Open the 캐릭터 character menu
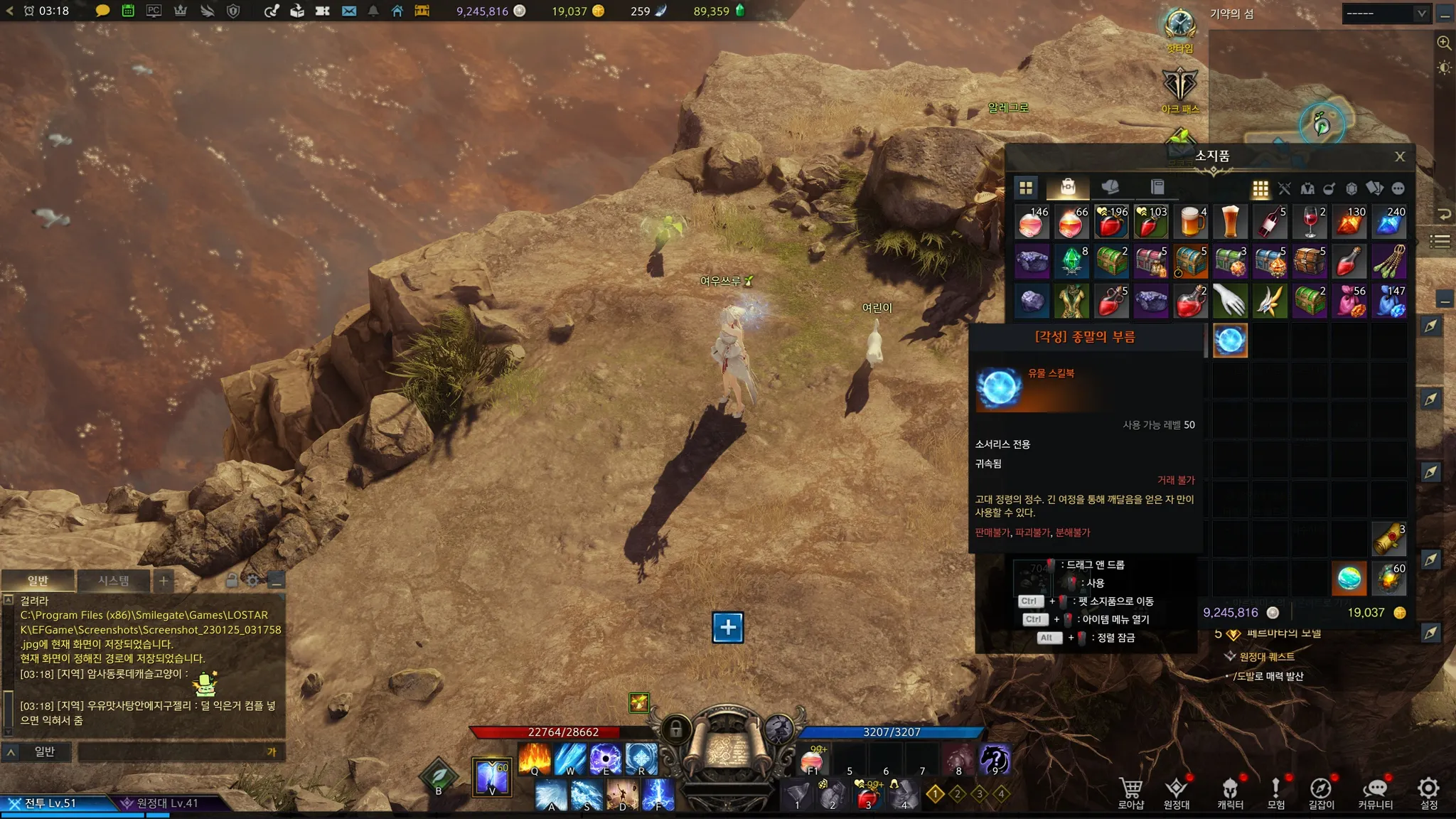 pyautogui.click(x=1230, y=793)
